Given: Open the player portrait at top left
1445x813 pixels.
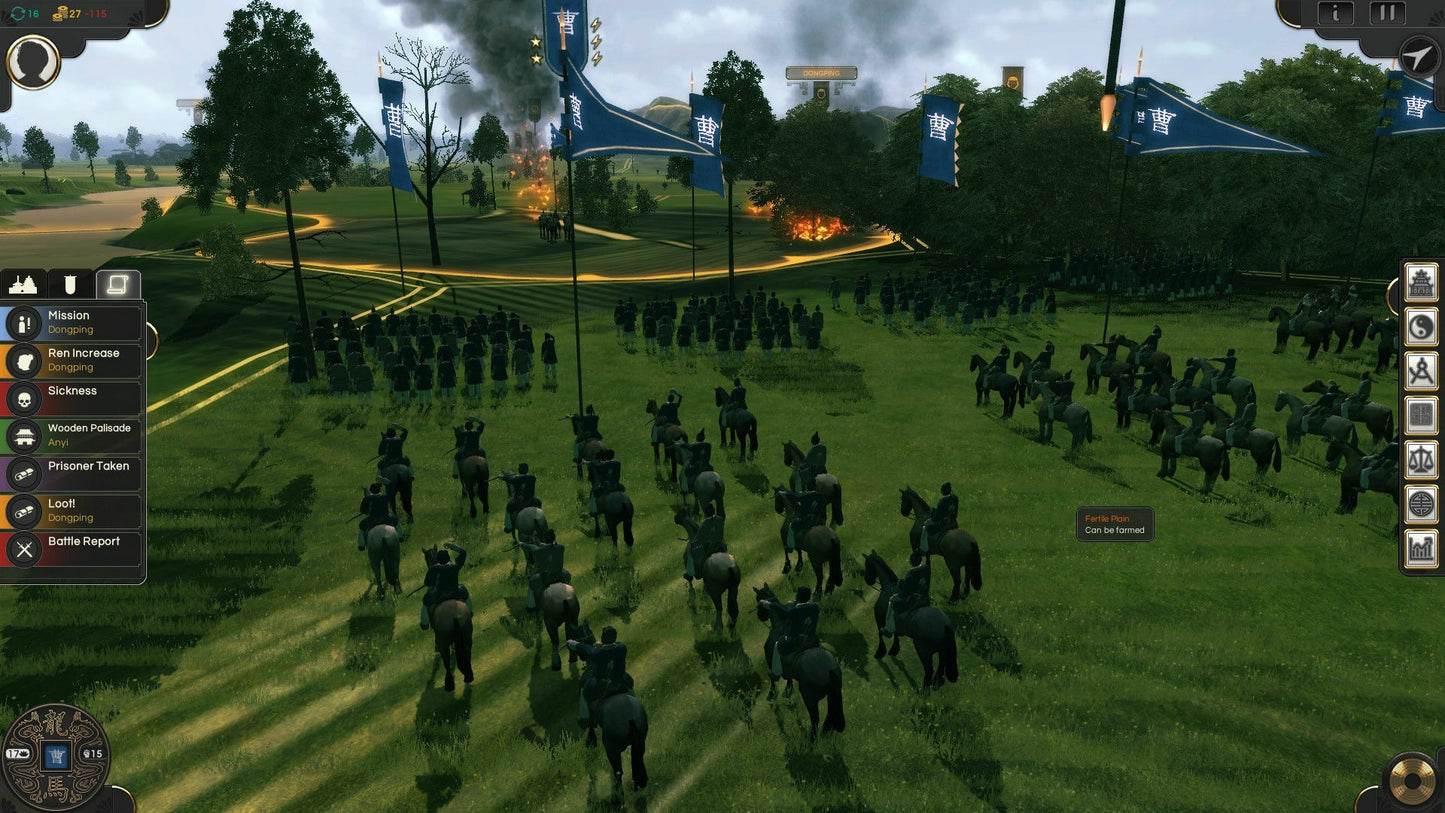Looking at the screenshot, I should (x=33, y=62).
